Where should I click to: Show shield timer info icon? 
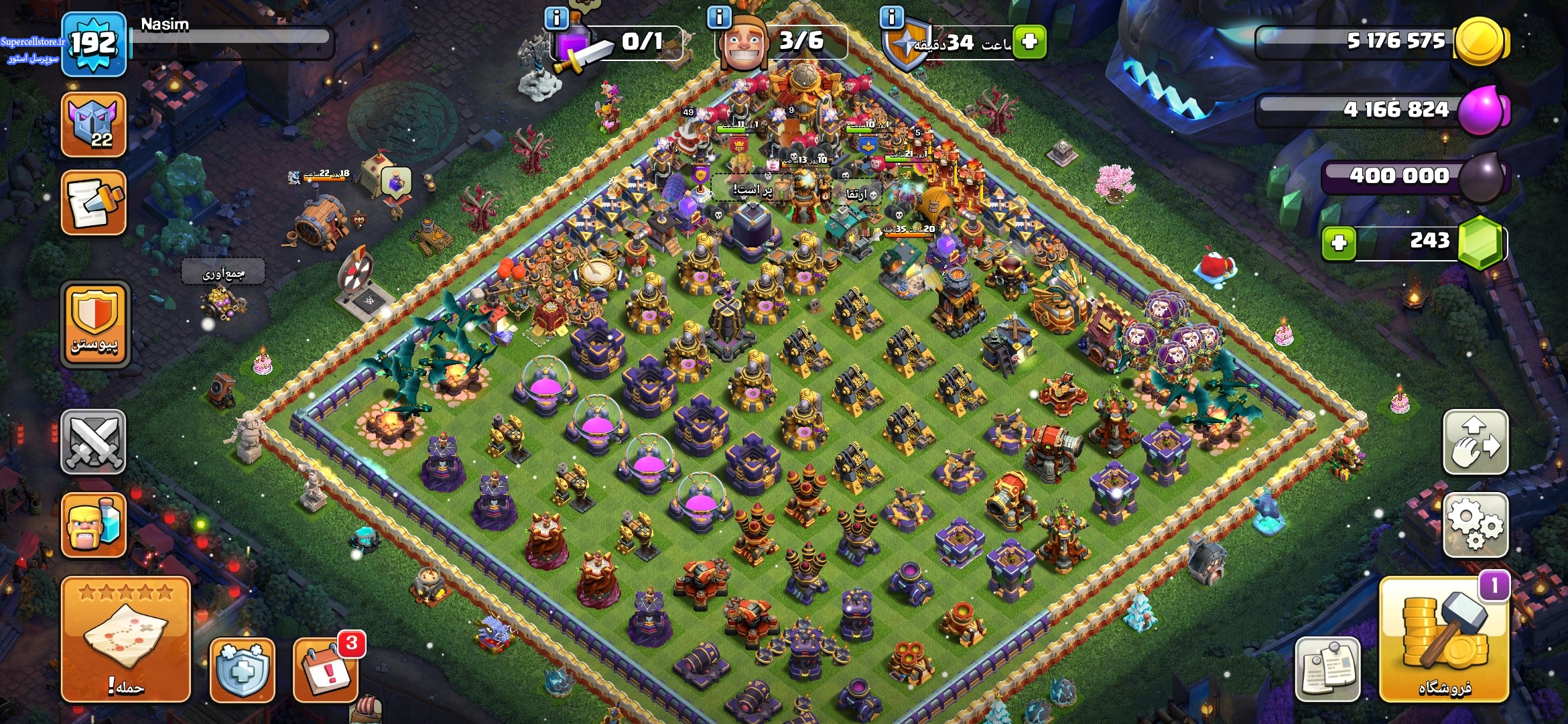pos(892,17)
